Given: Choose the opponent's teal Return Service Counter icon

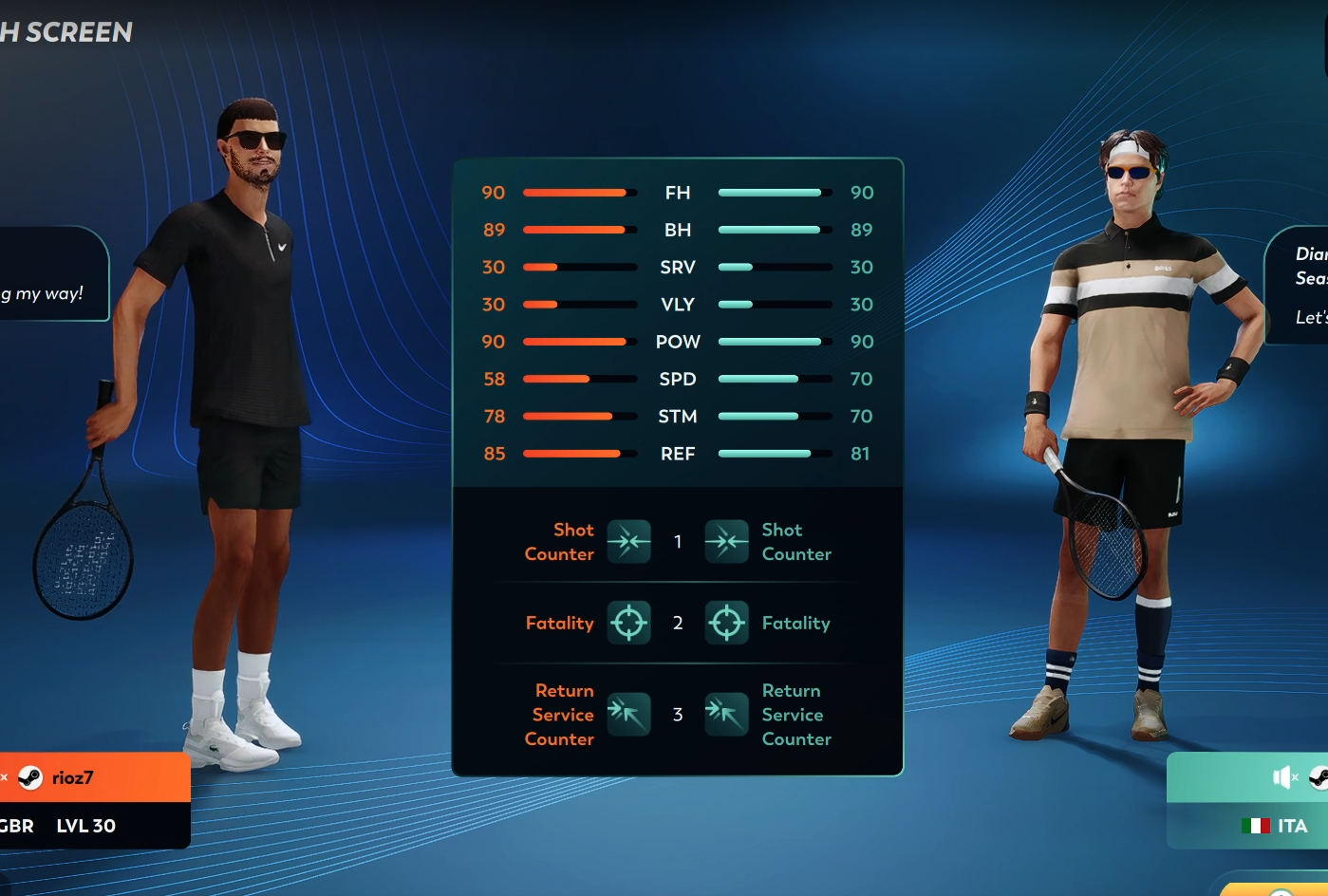Looking at the screenshot, I should (x=727, y=714).
